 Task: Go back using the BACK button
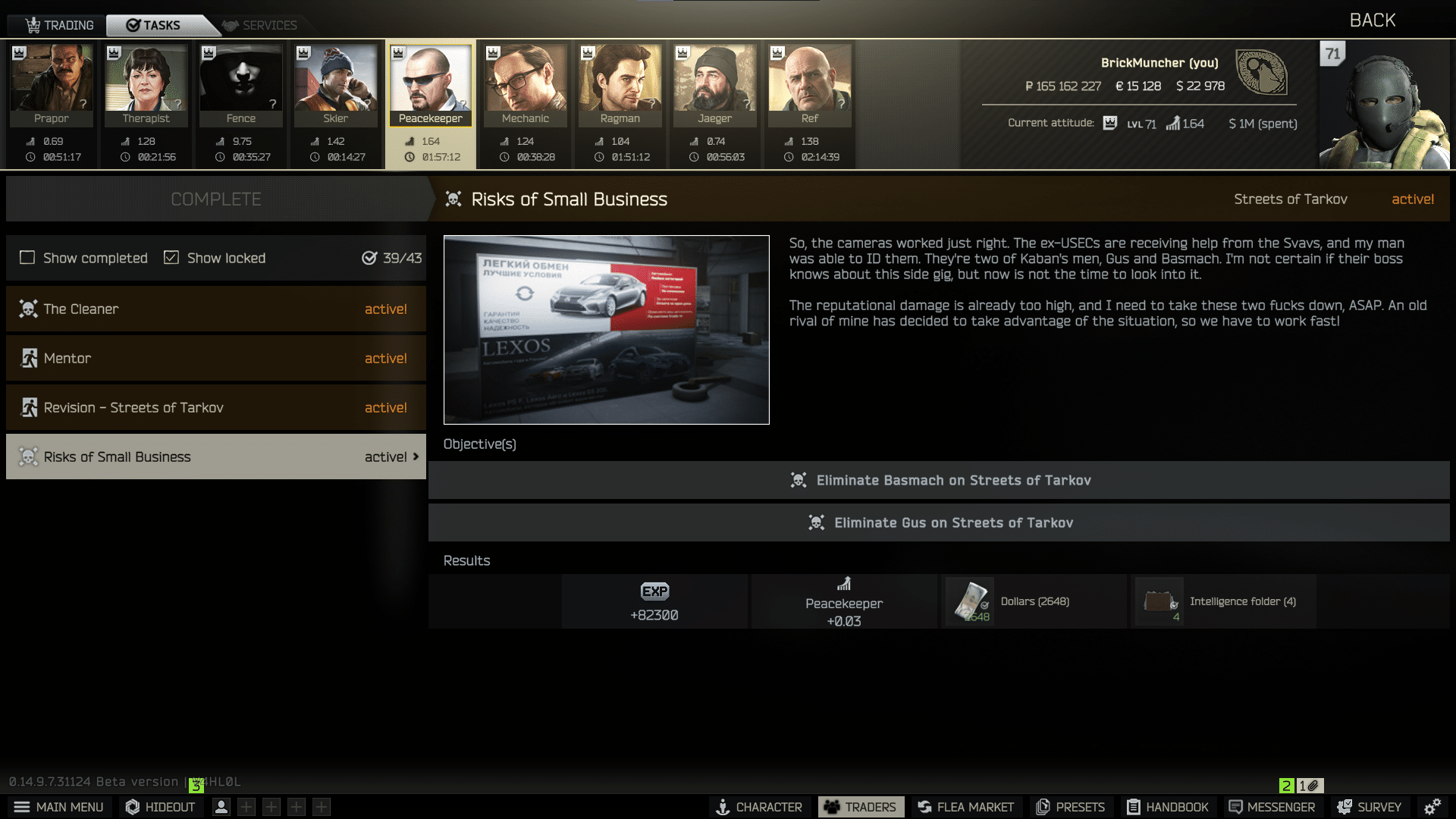click(1372, 20)
